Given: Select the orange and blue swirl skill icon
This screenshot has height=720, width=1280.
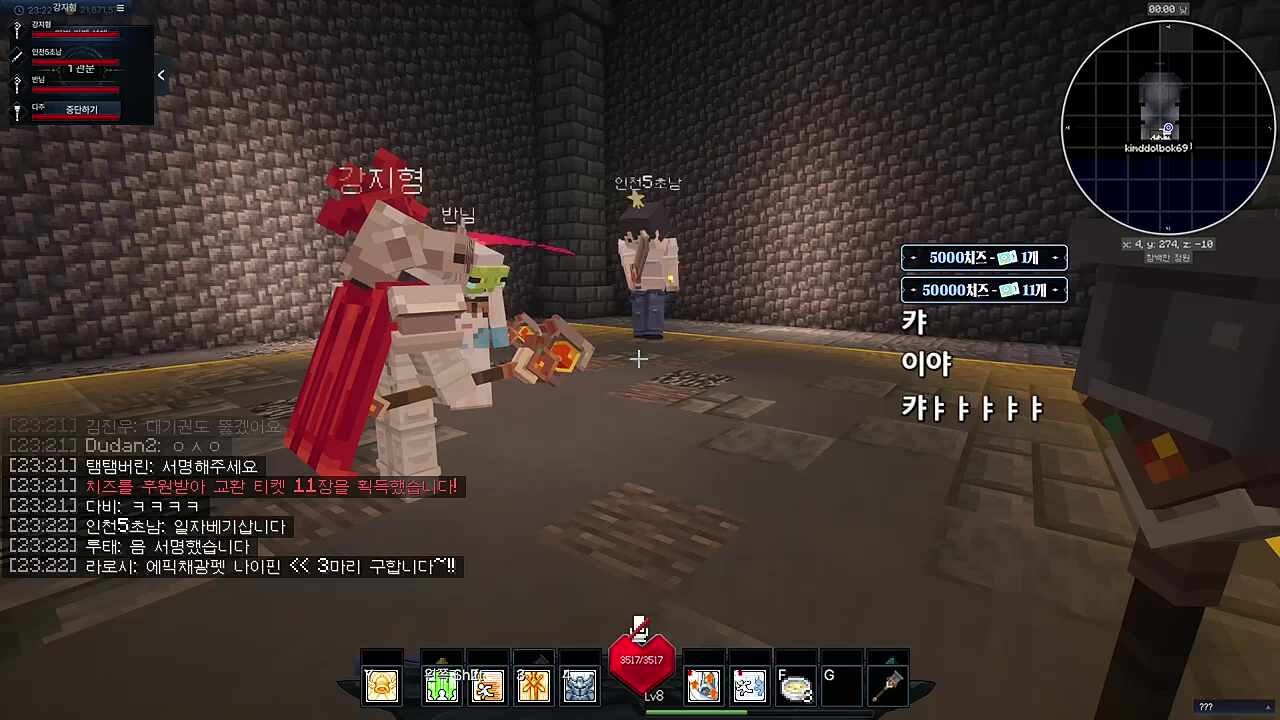Looking at the screenshot, I should (703, 685).
